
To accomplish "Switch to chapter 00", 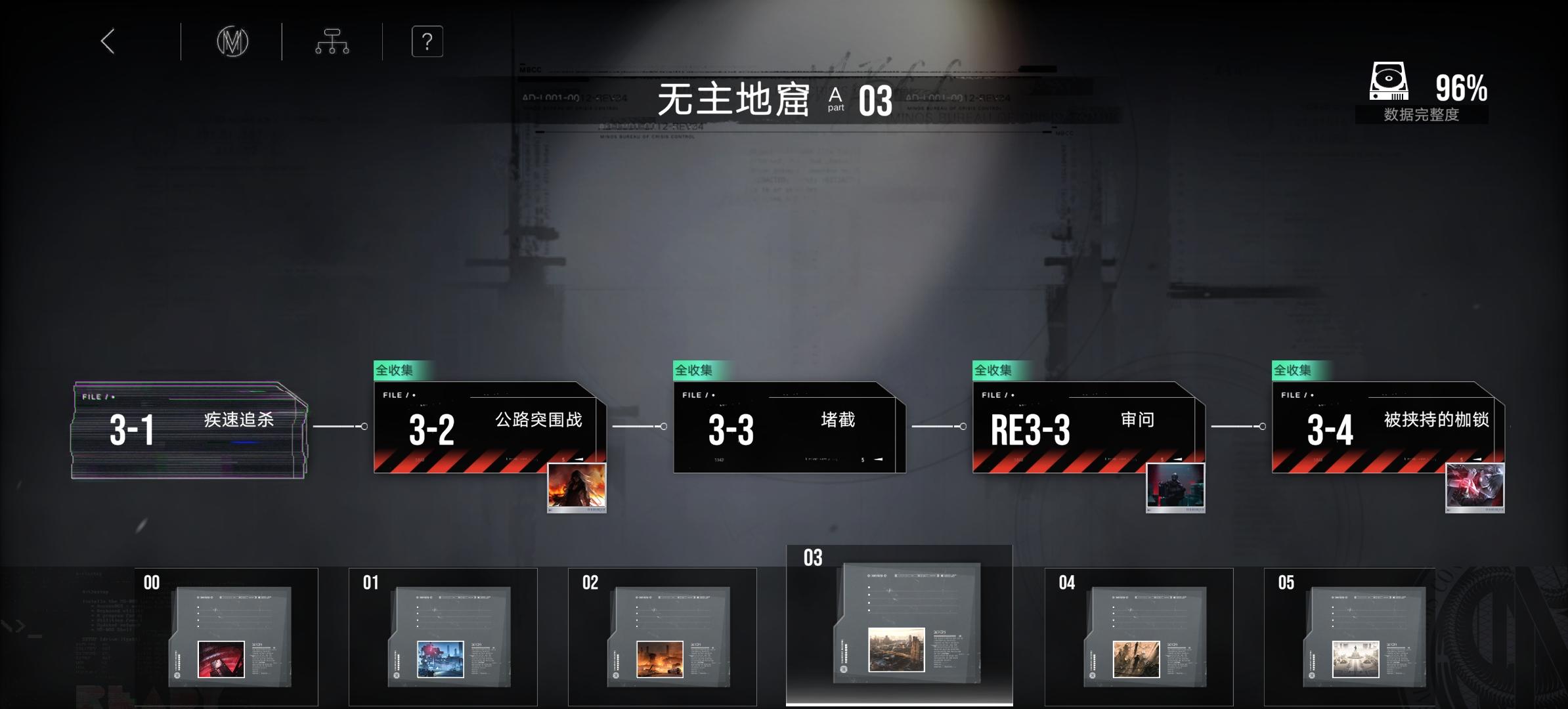I will point(227,637).
